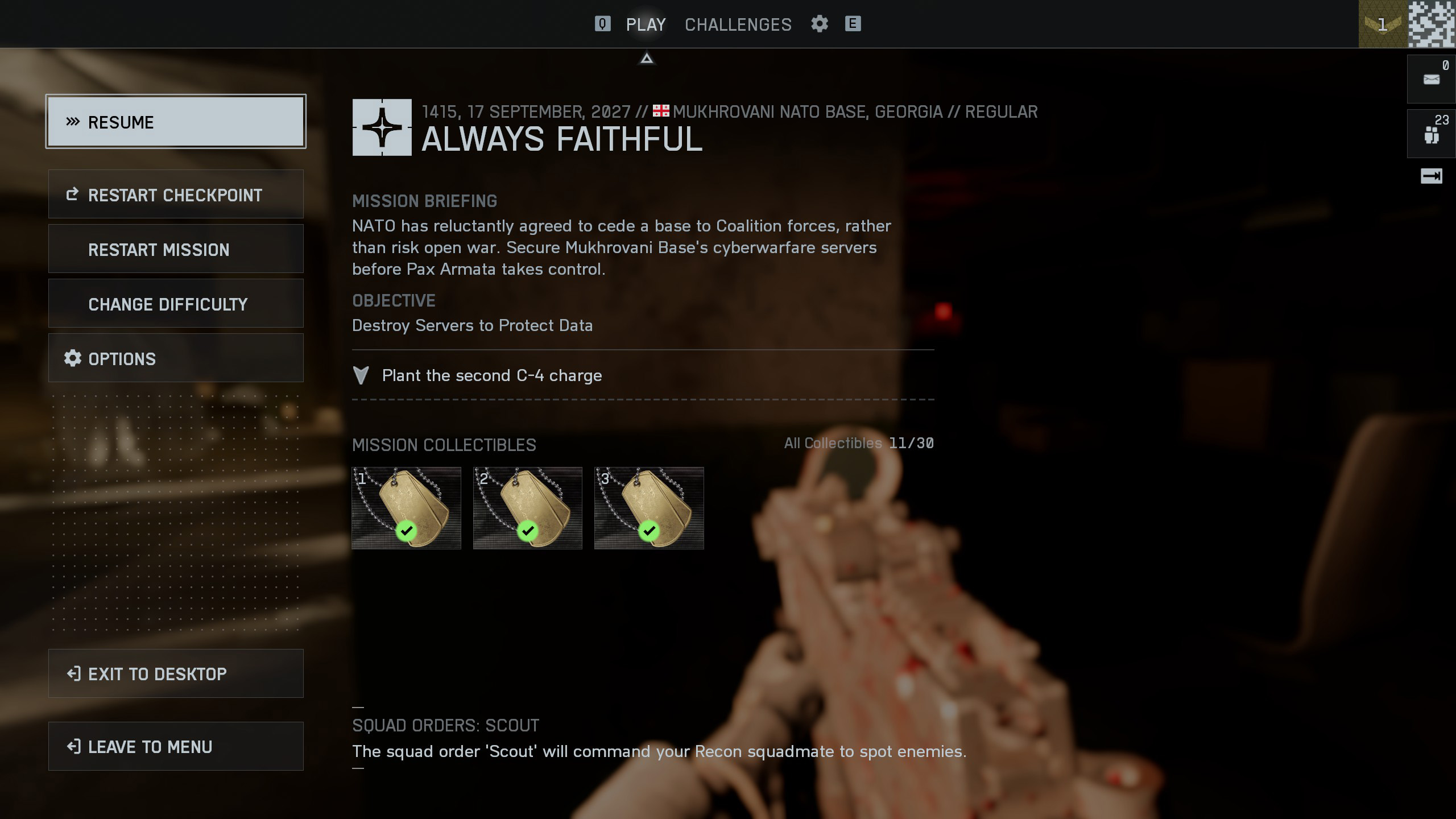The width and height of the screenshot is (1456, 819).
Task: Select the first dog tag collectible
Action: click(406, 508)
